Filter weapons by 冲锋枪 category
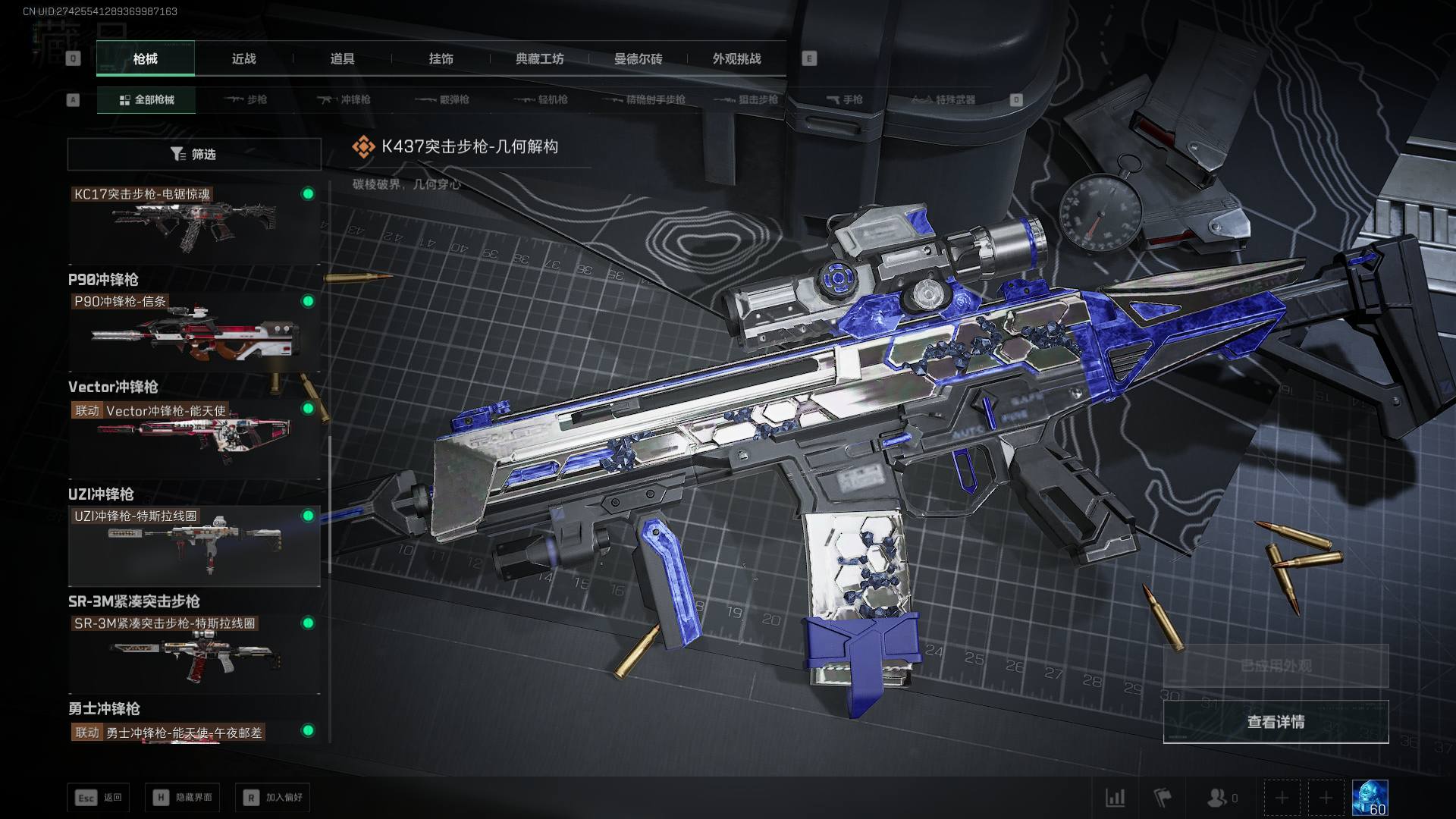1456x819 pixels. click(344, 99)
